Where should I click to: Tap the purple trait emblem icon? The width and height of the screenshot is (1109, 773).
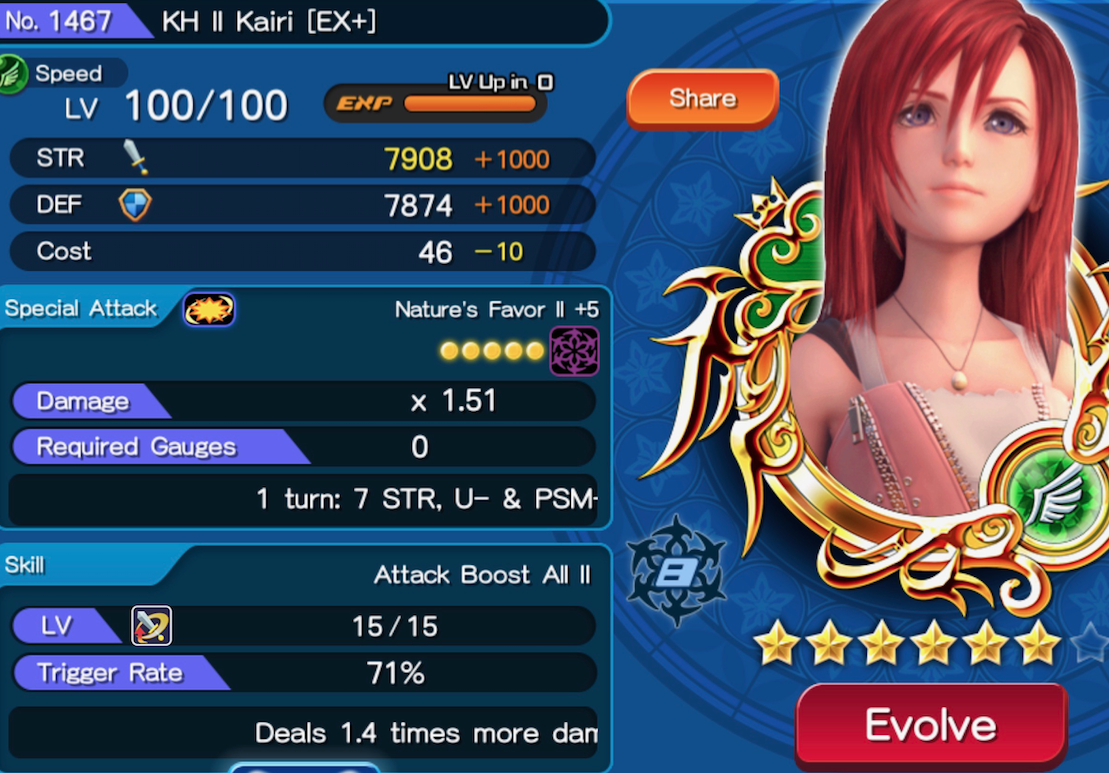tap(575, 351)
